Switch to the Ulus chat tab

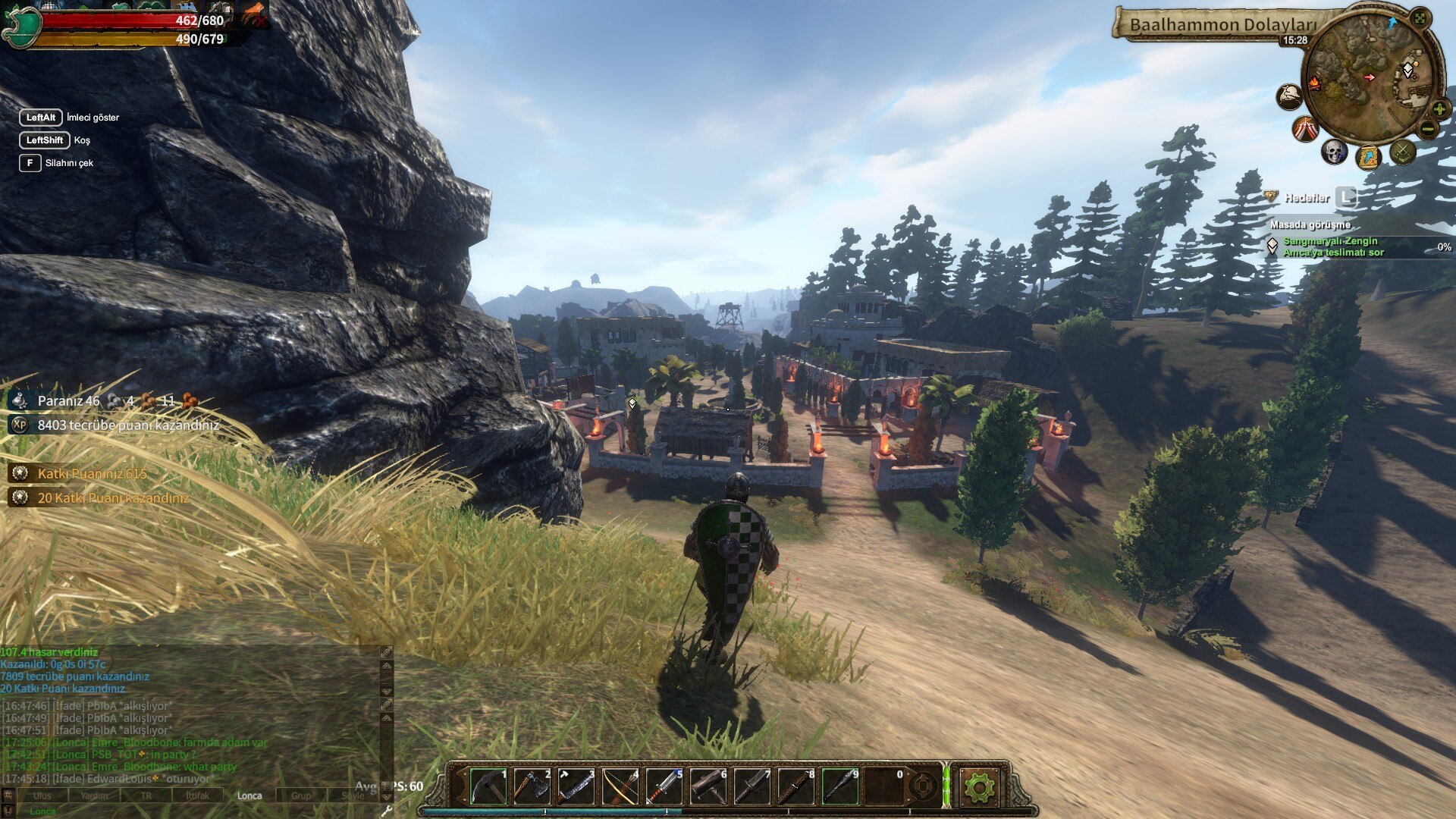click(x=42, y=795)
